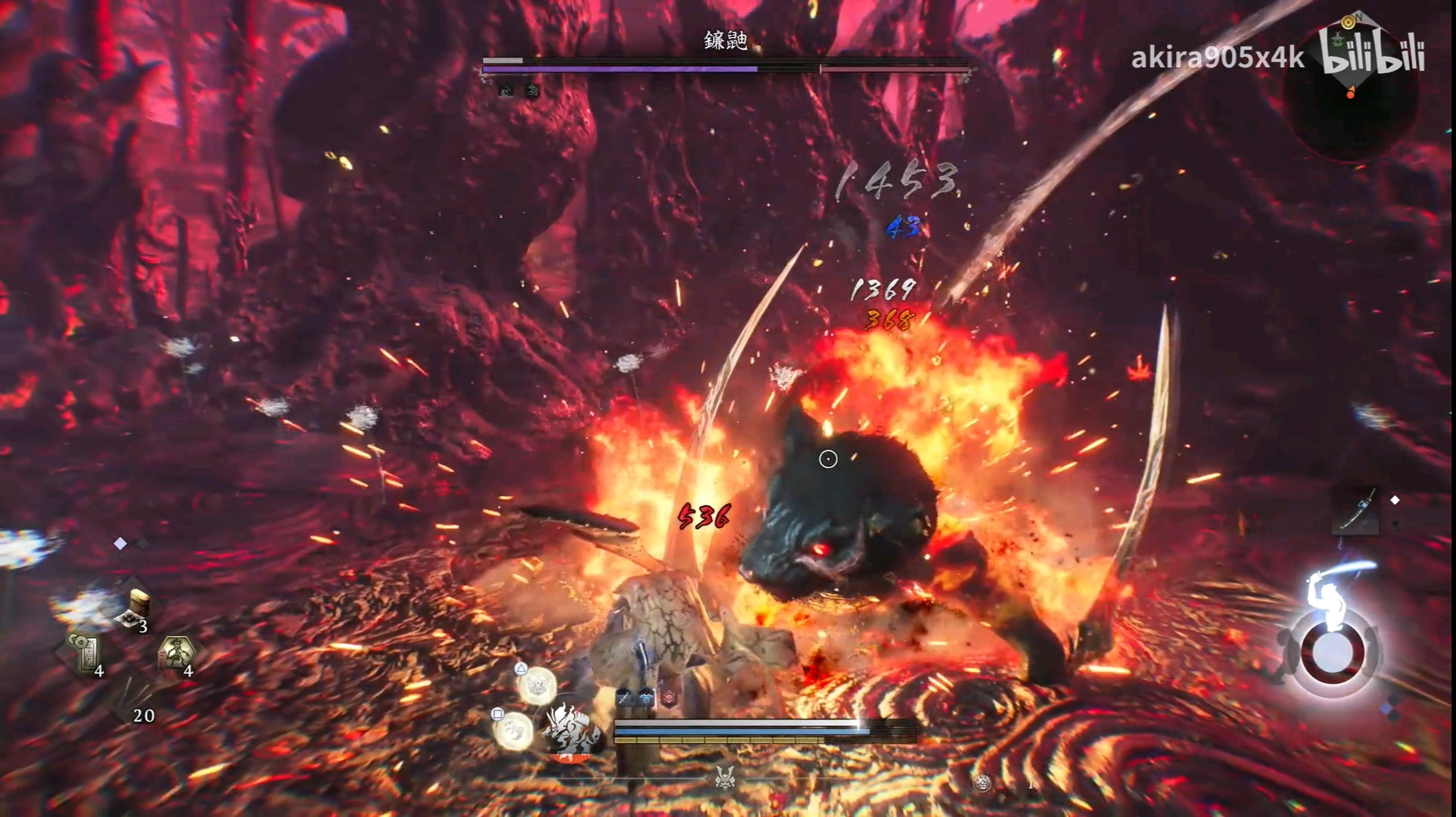Activate the lower yokai soul core skill

[x=512, y=729]
